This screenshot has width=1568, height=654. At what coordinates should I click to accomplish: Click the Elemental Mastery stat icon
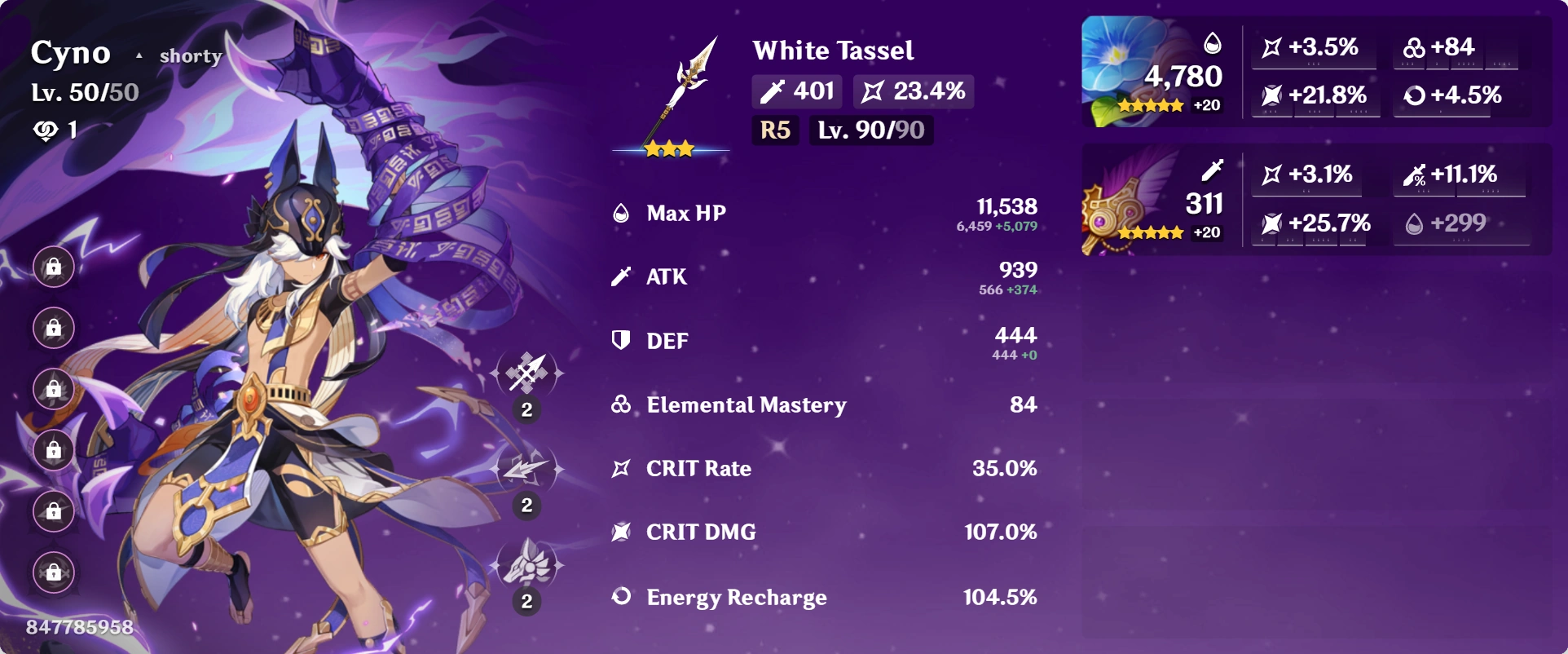pos(621,404)
